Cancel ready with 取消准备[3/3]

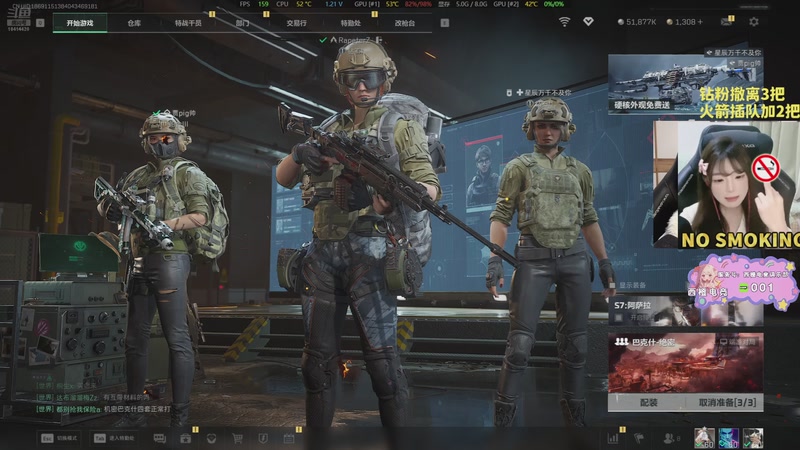click(x=718, y=402)
